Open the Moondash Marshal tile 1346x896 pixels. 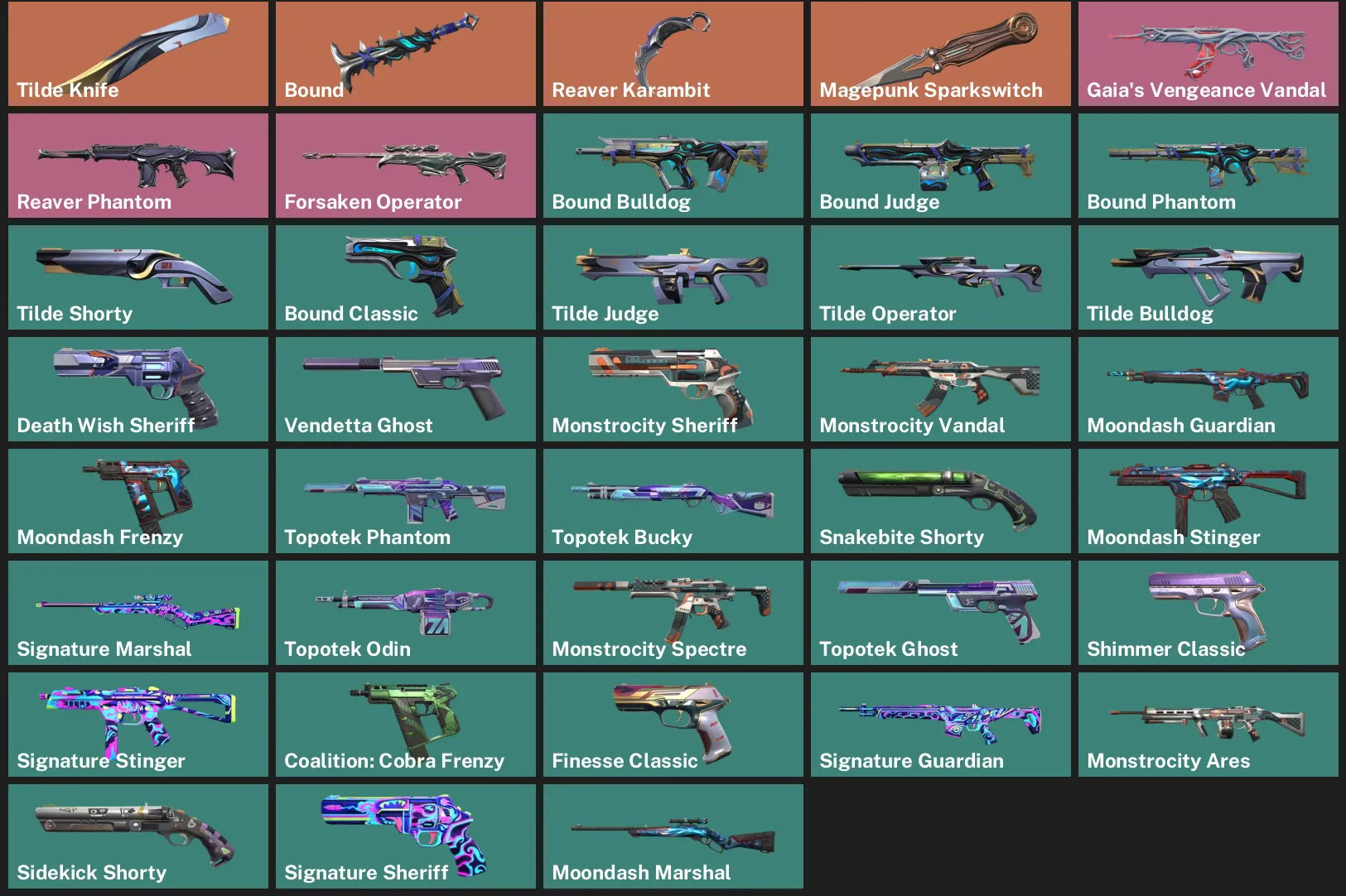pos(673,836)
